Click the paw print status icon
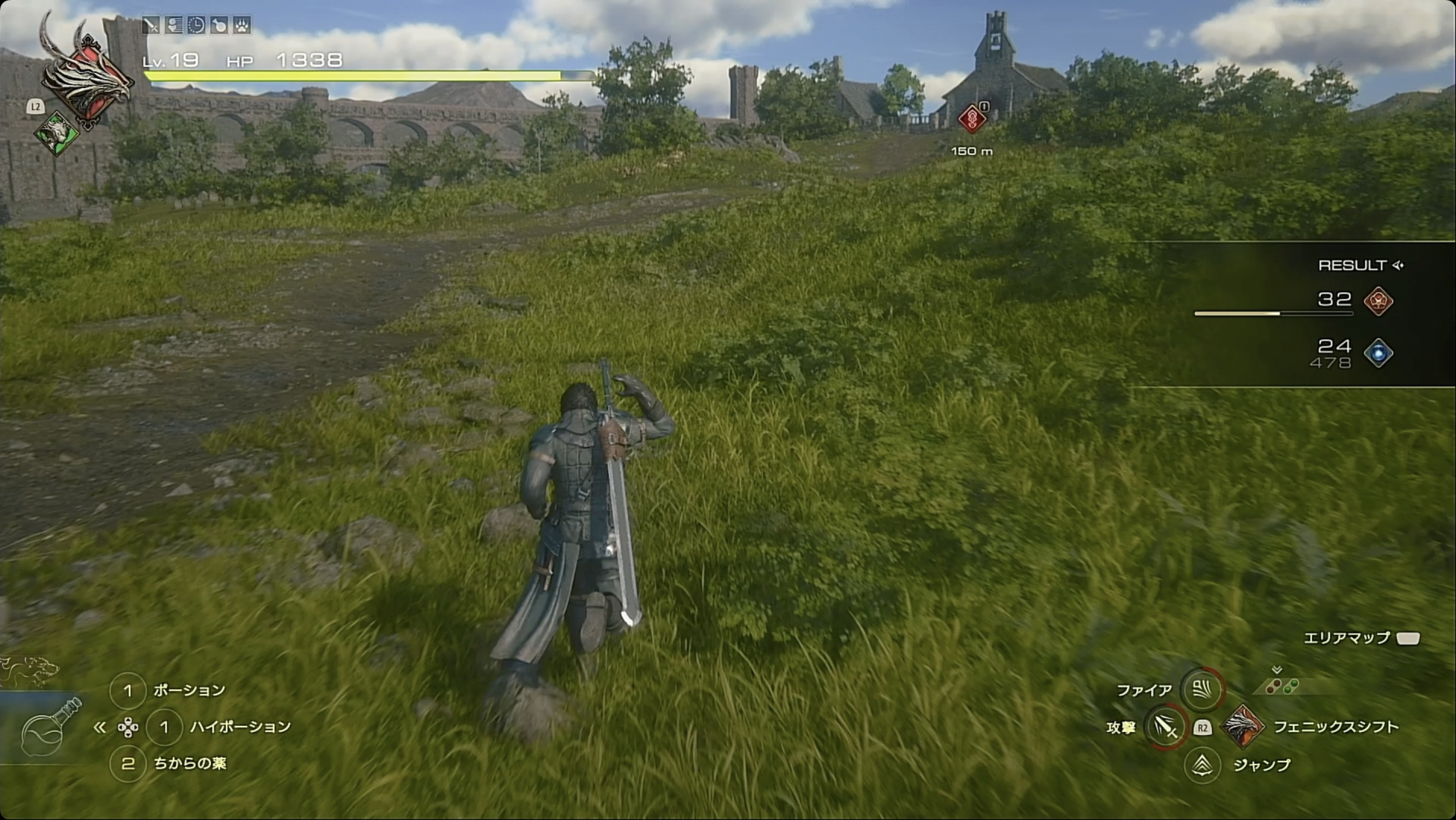This screenshot has width=1456, height=820. pos(241,25)
